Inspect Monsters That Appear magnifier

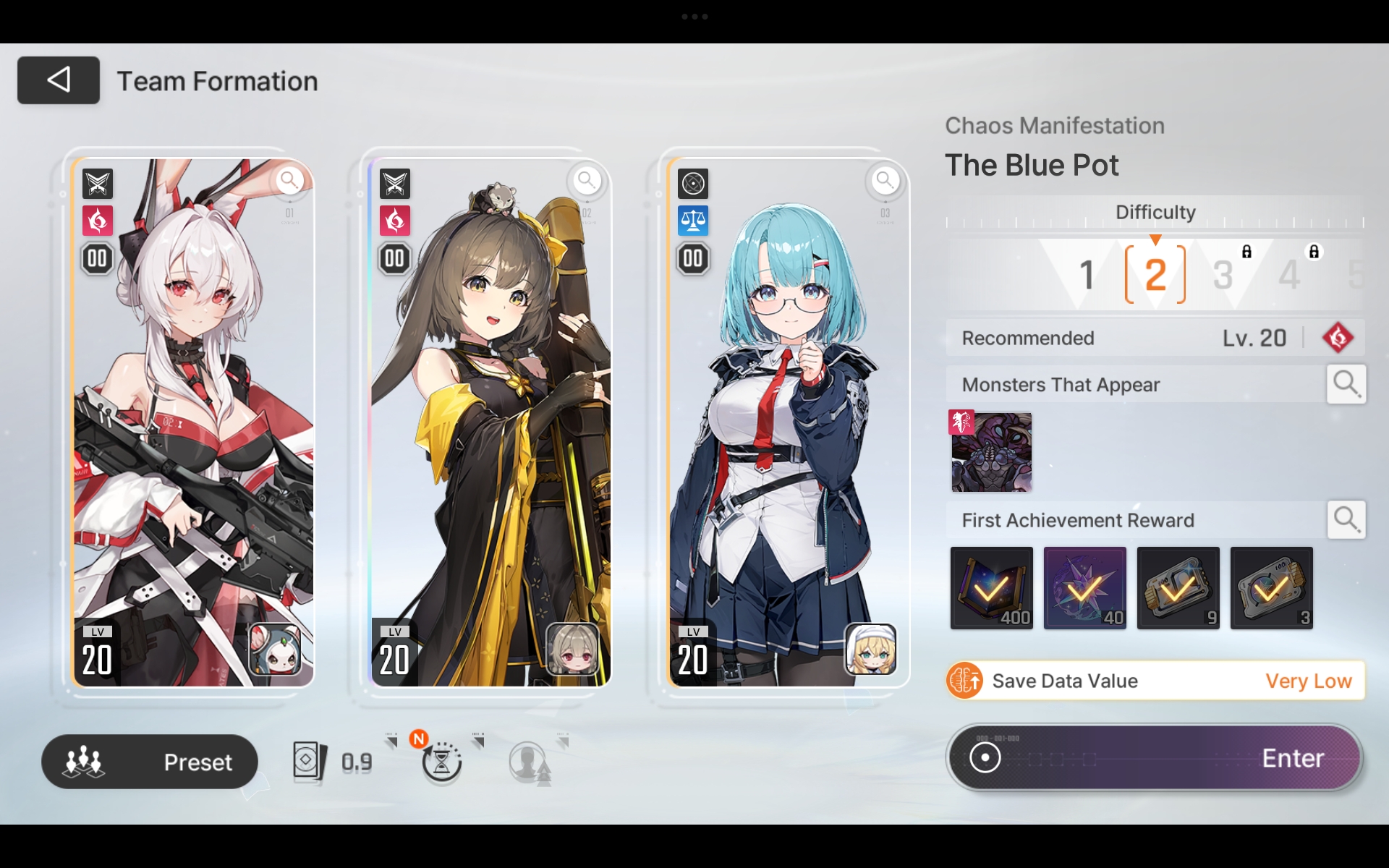(x=1346, y=384)
